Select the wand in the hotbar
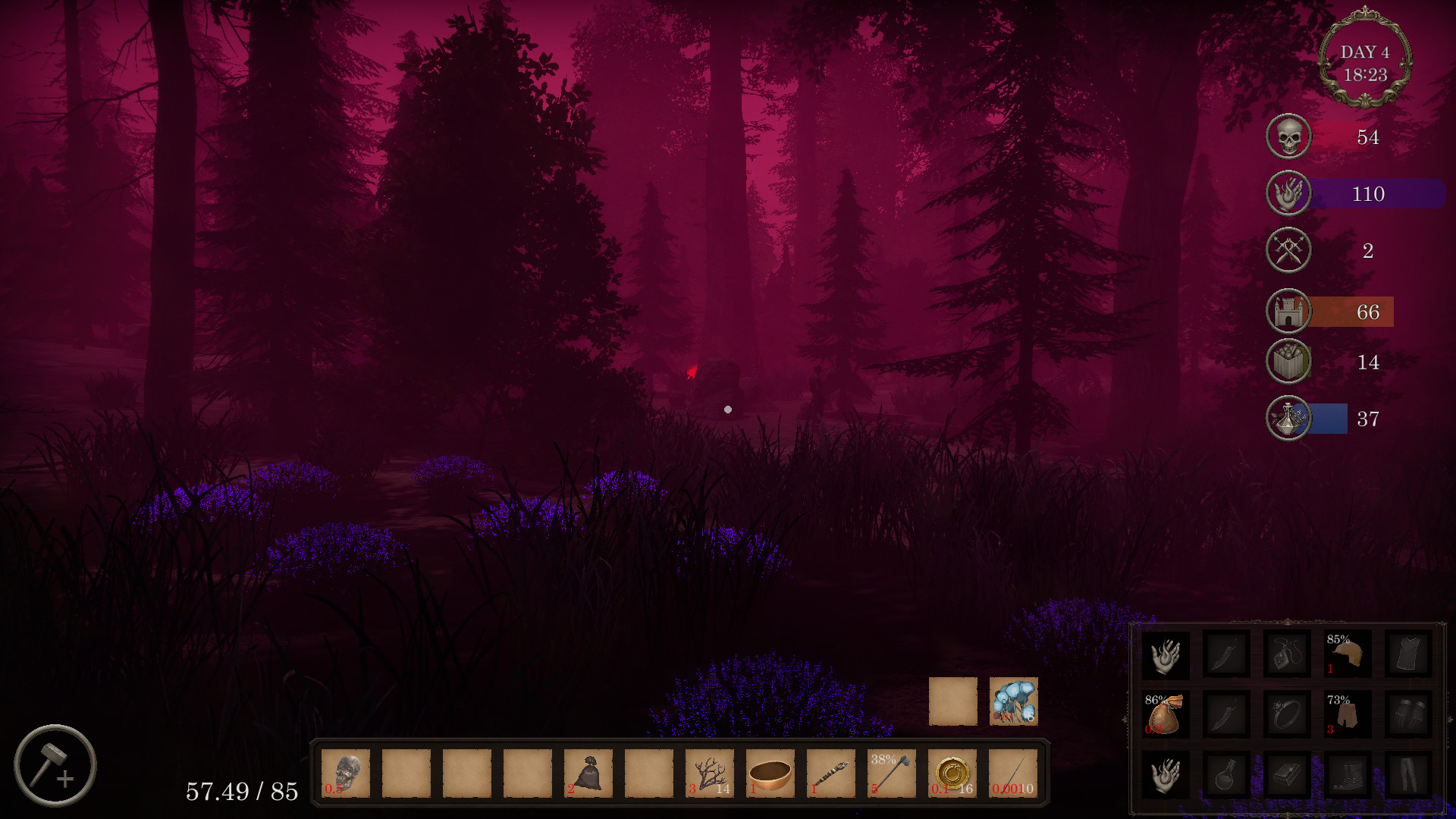The height and width of the screenshot is (819, 1456). (830, 772)
